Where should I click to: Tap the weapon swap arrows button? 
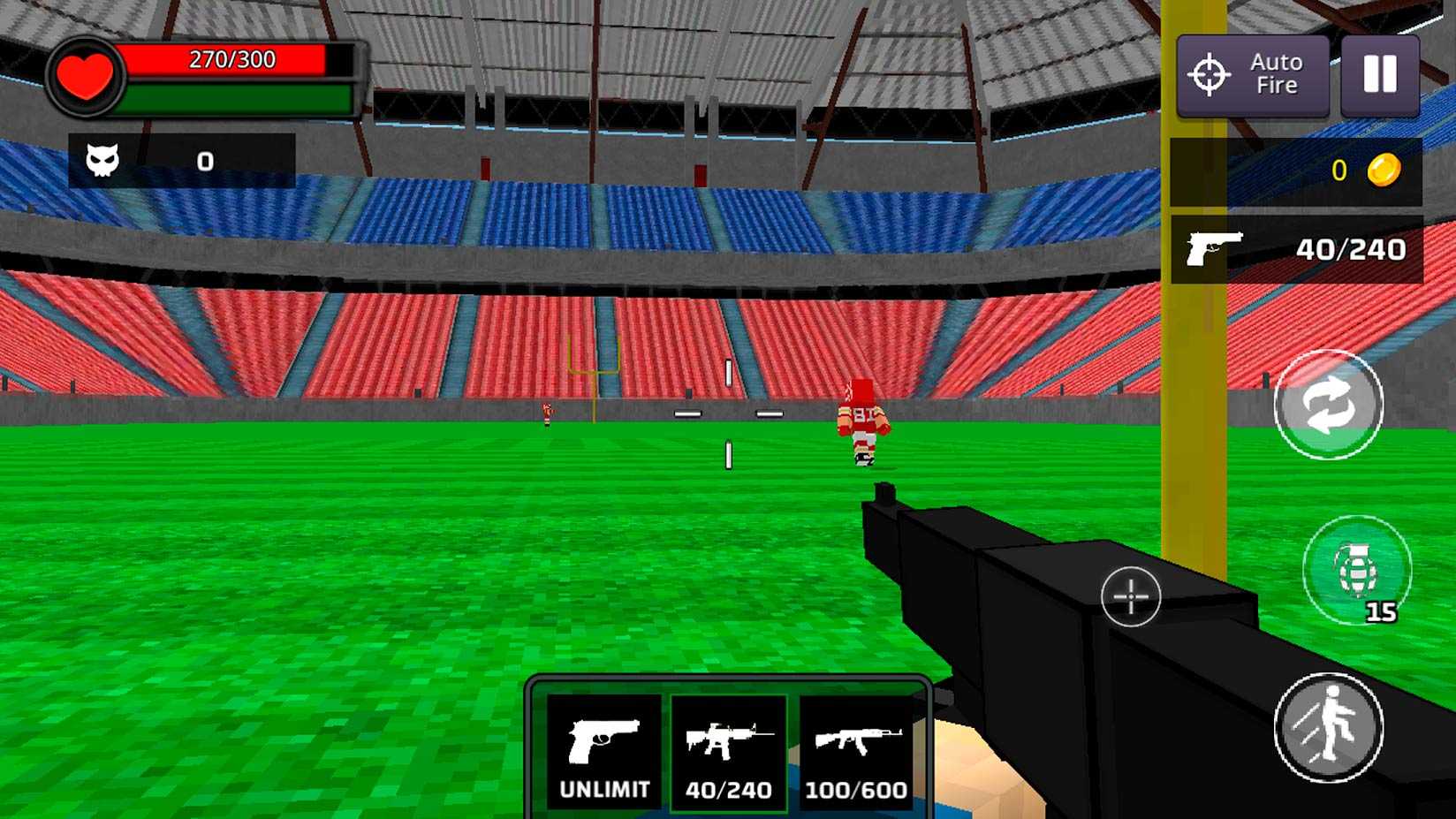[x=1328, y=406]
